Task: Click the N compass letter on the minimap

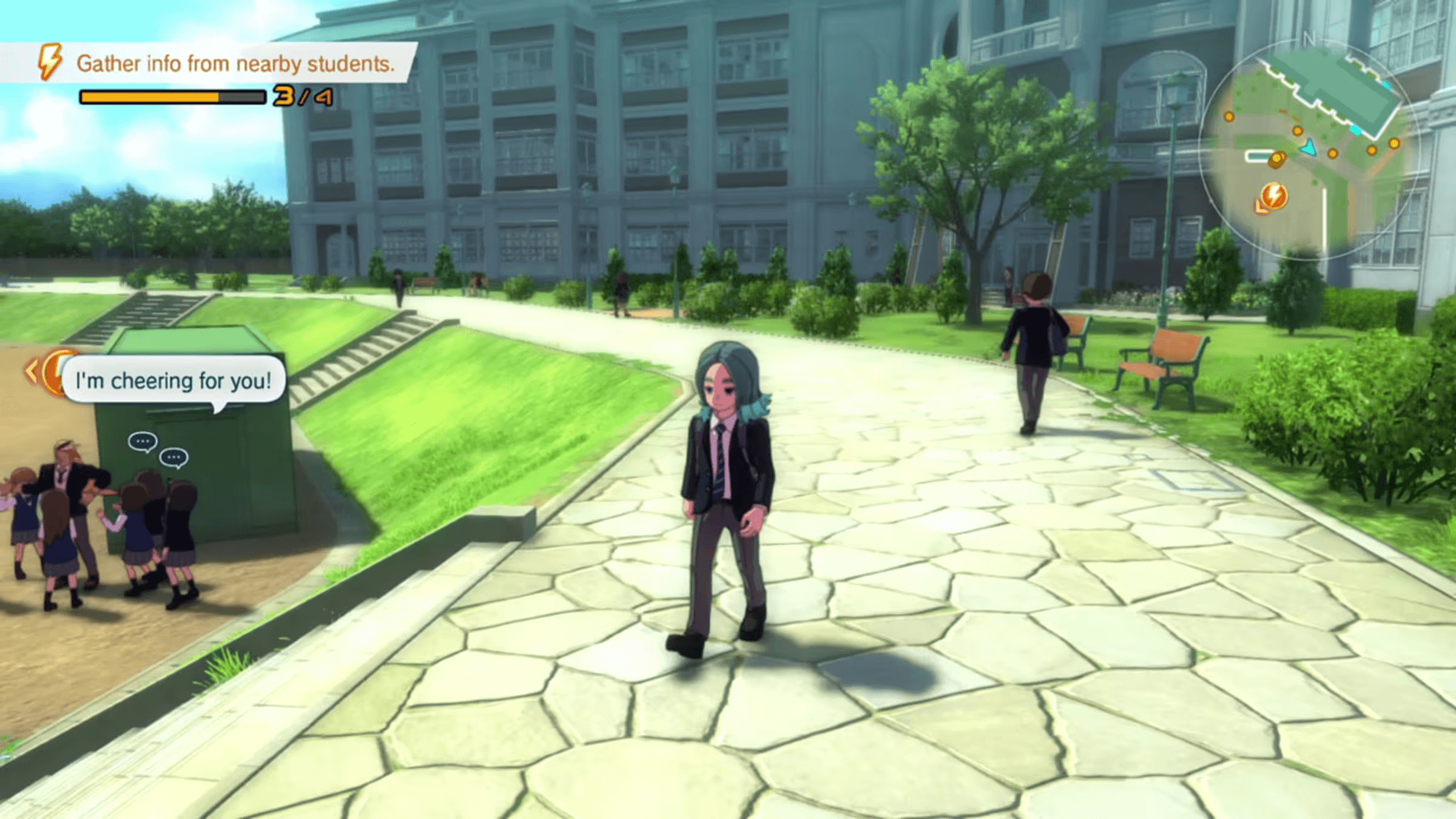Action: (1309, 36)
